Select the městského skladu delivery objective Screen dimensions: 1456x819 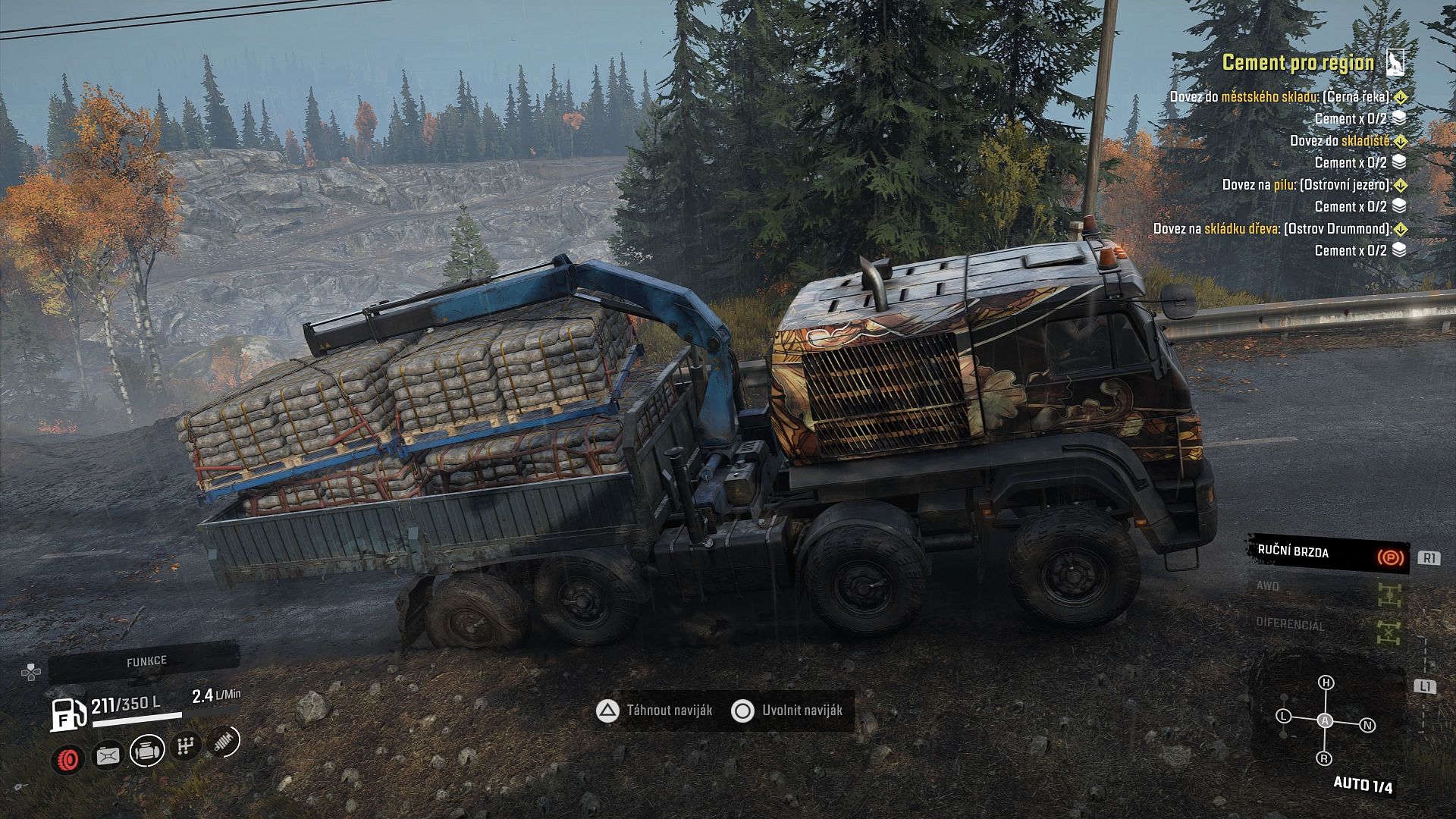click(1281, 97)
